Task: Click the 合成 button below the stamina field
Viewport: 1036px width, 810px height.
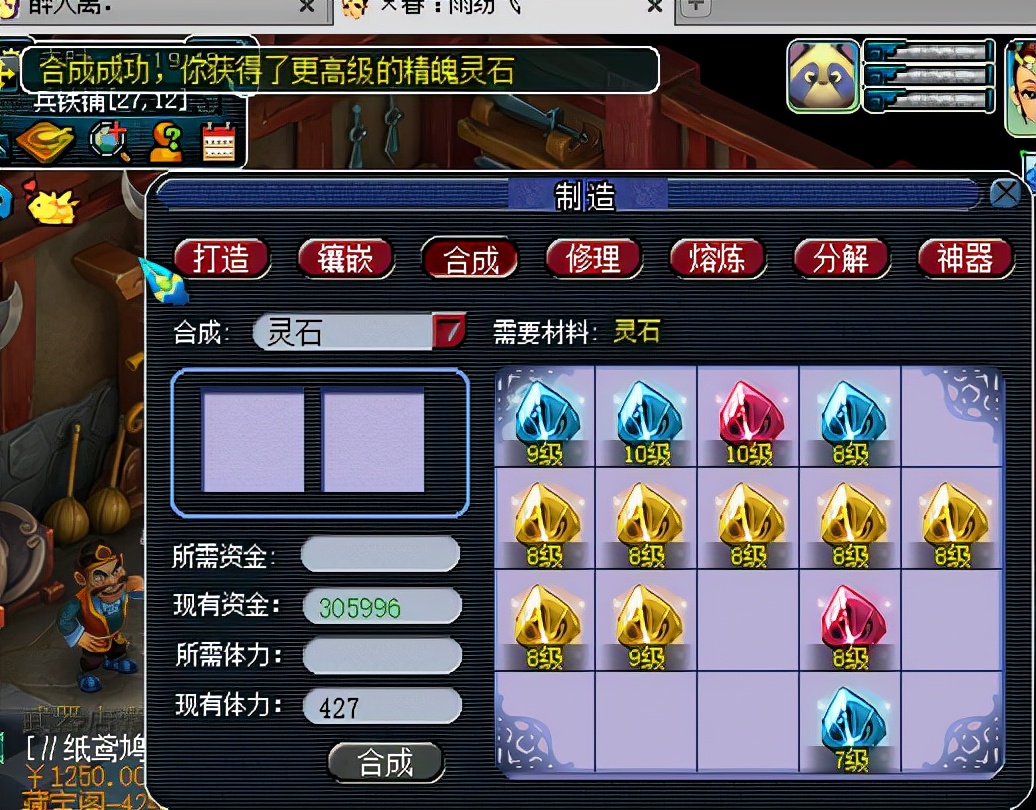Action: 386,763
